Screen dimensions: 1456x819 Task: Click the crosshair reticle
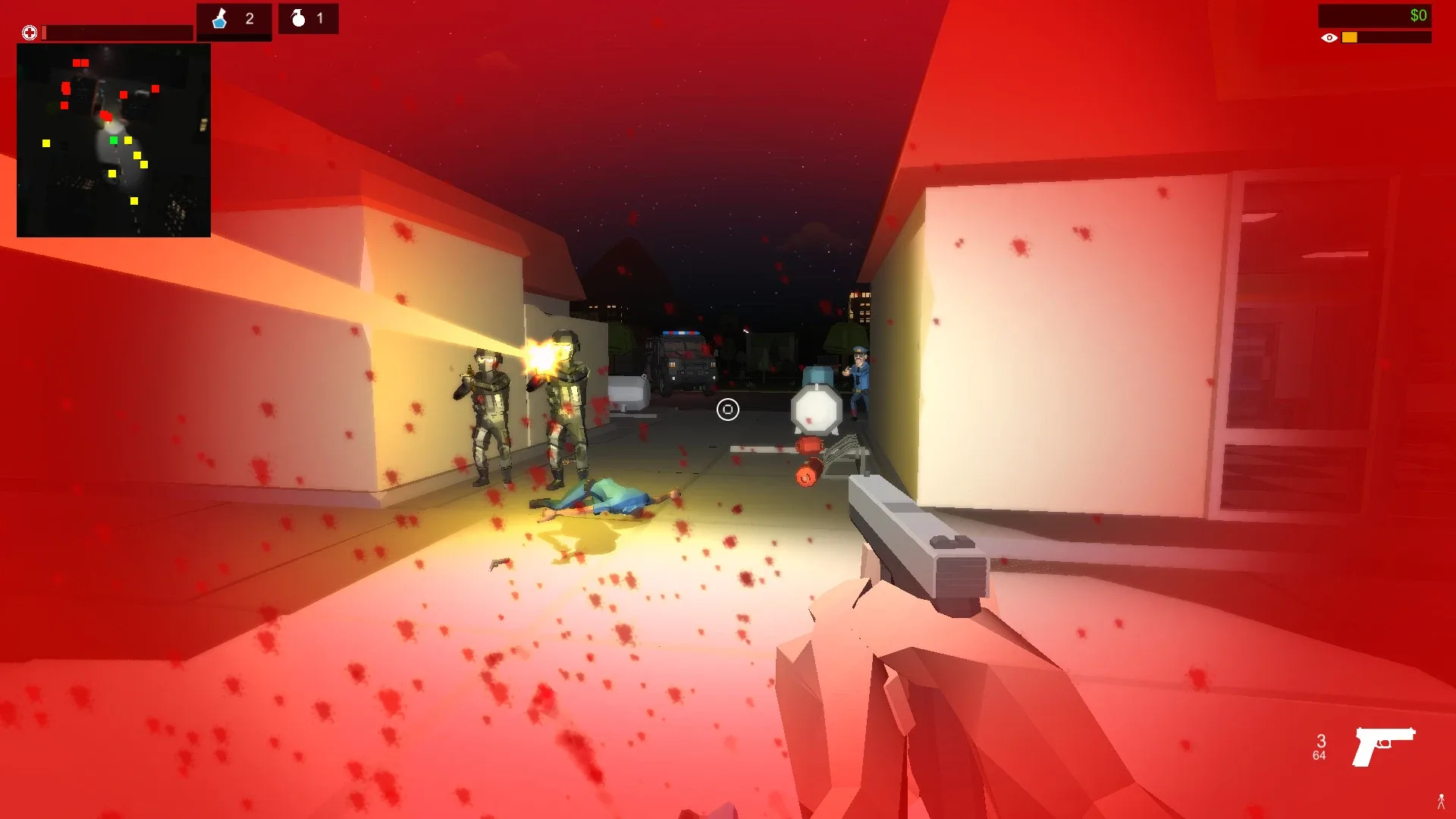point(727,409)
